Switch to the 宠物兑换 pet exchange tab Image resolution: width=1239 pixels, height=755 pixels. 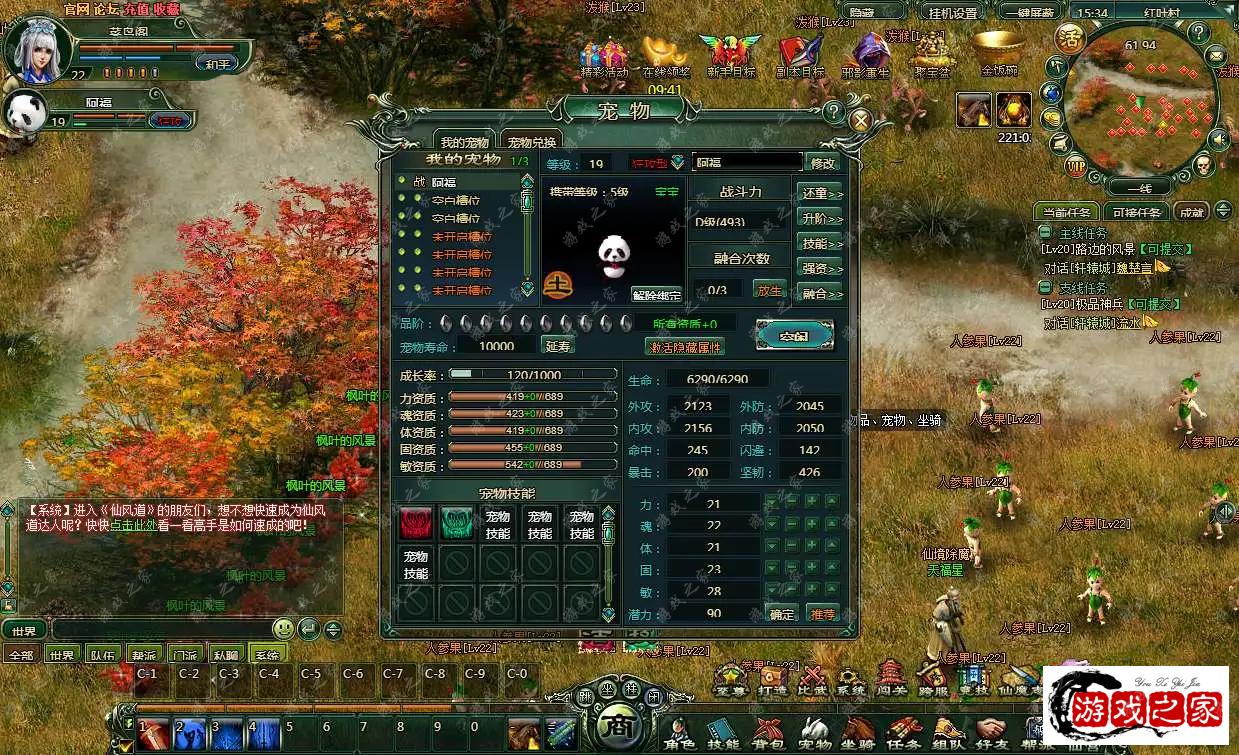point(530,142)
